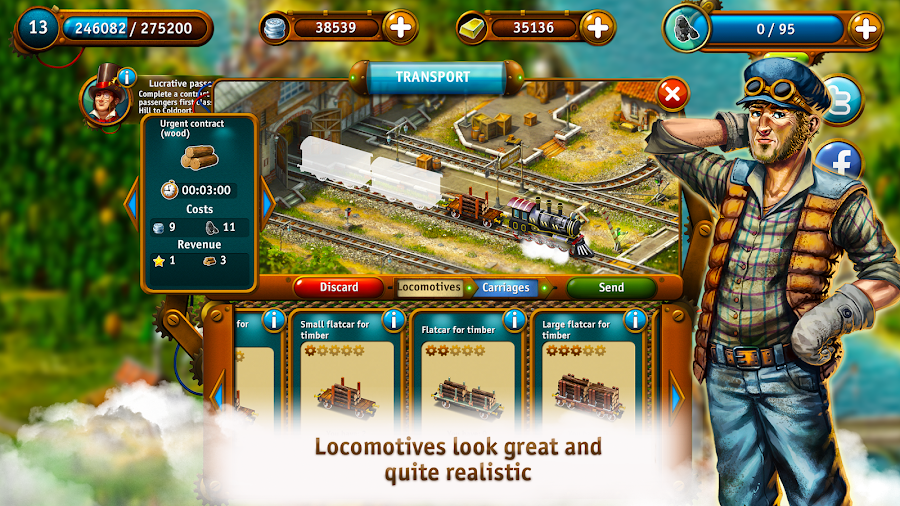
Task: Go to the previous contract using left arrow
Action: pos(130,204)
